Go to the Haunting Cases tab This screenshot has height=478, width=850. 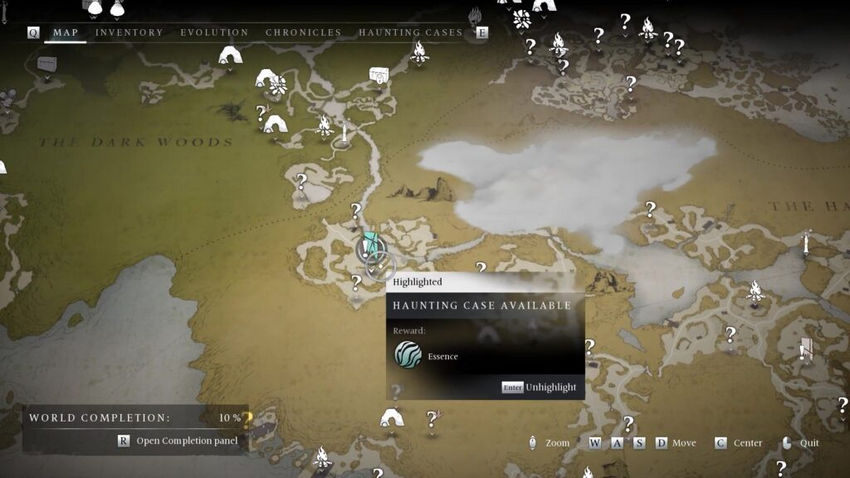pyautogui.click(x=410, y=33)
